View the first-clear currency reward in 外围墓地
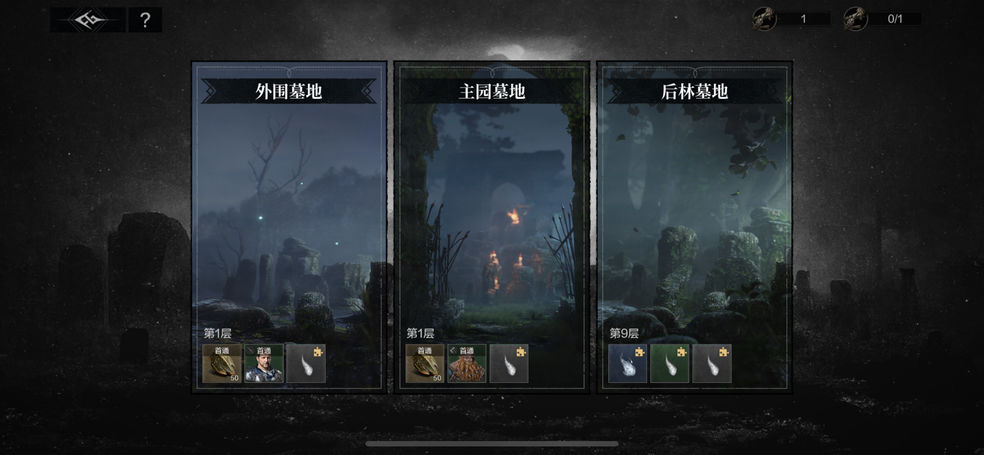984x455 pixels. 223,364
